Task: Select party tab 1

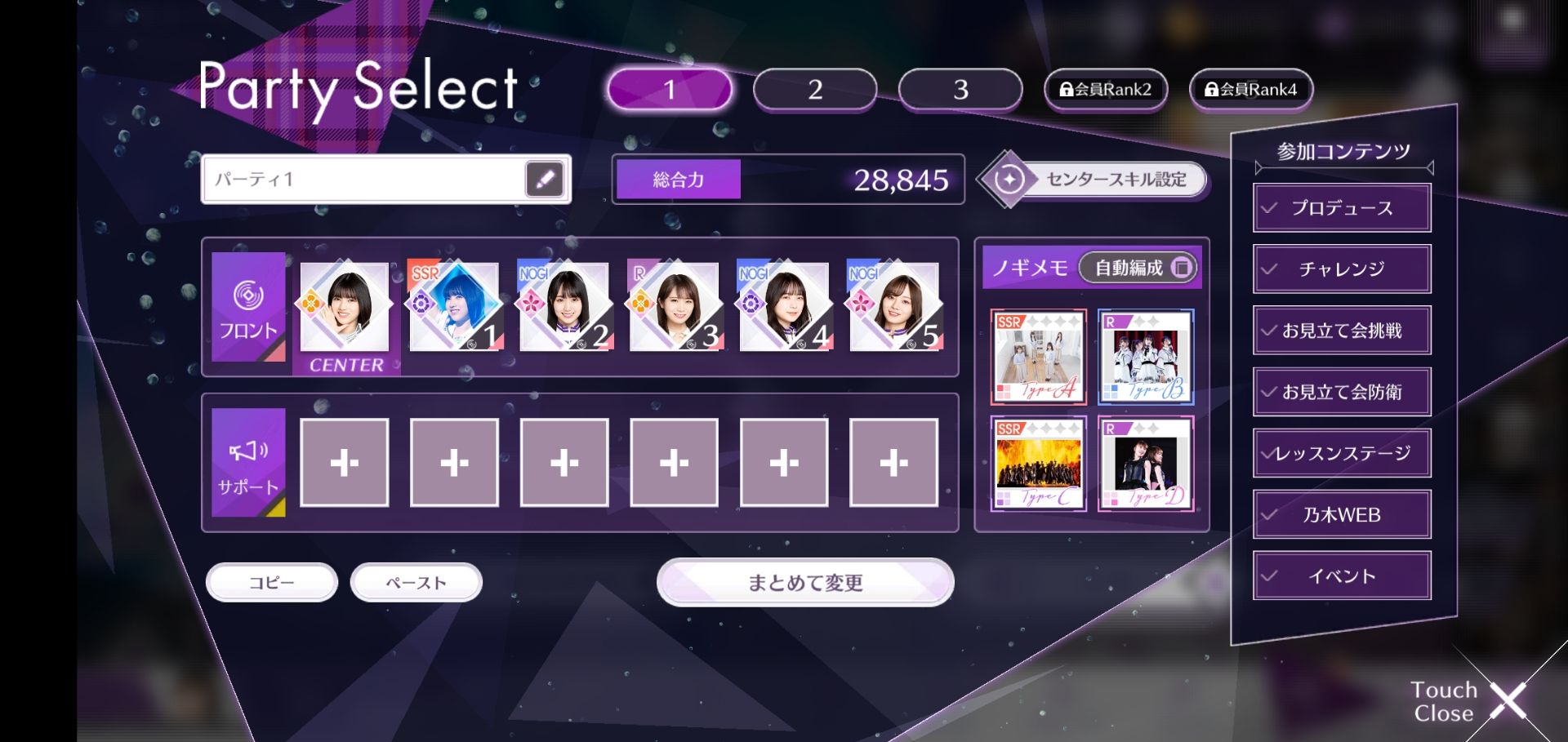Action: pos(669,90)
